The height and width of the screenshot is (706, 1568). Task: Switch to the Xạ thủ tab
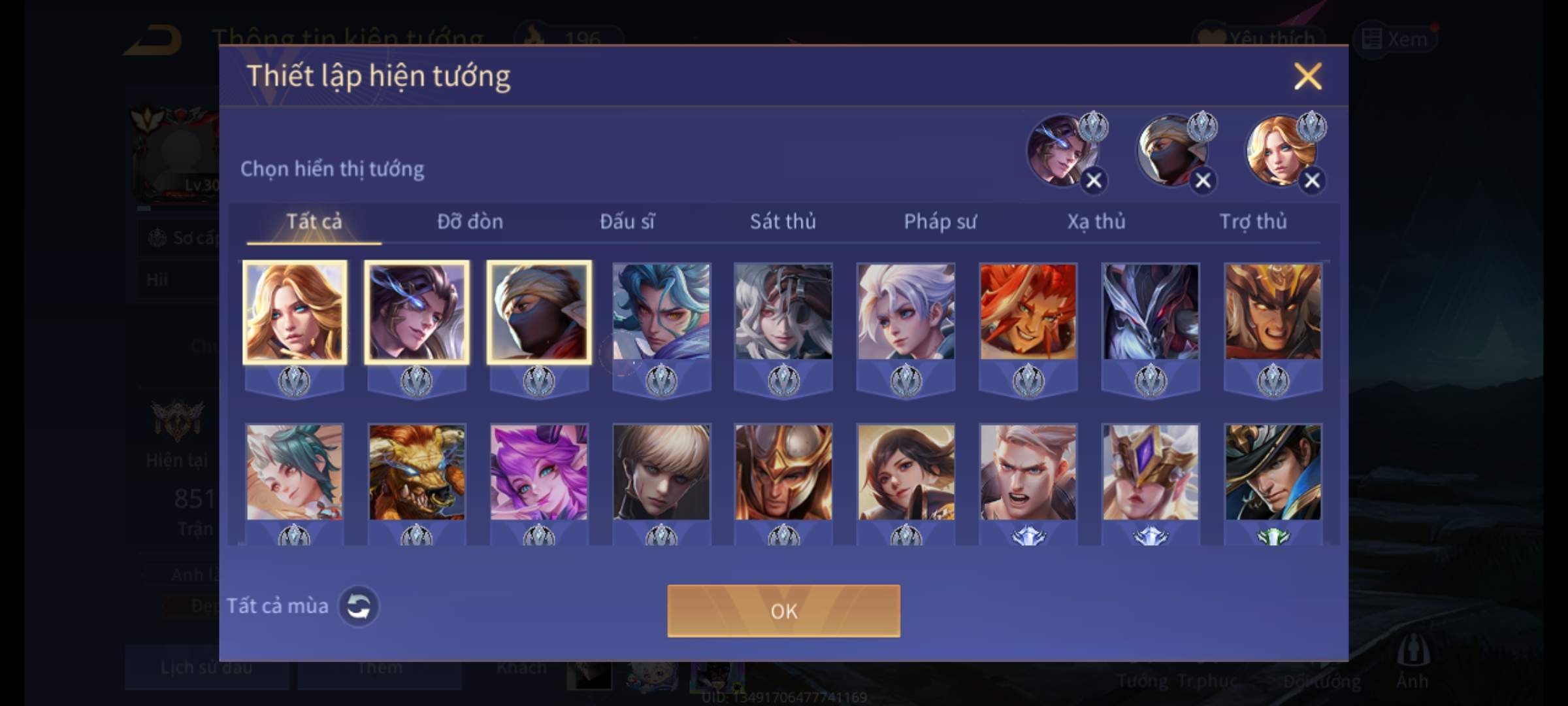tap(1096, 222)
